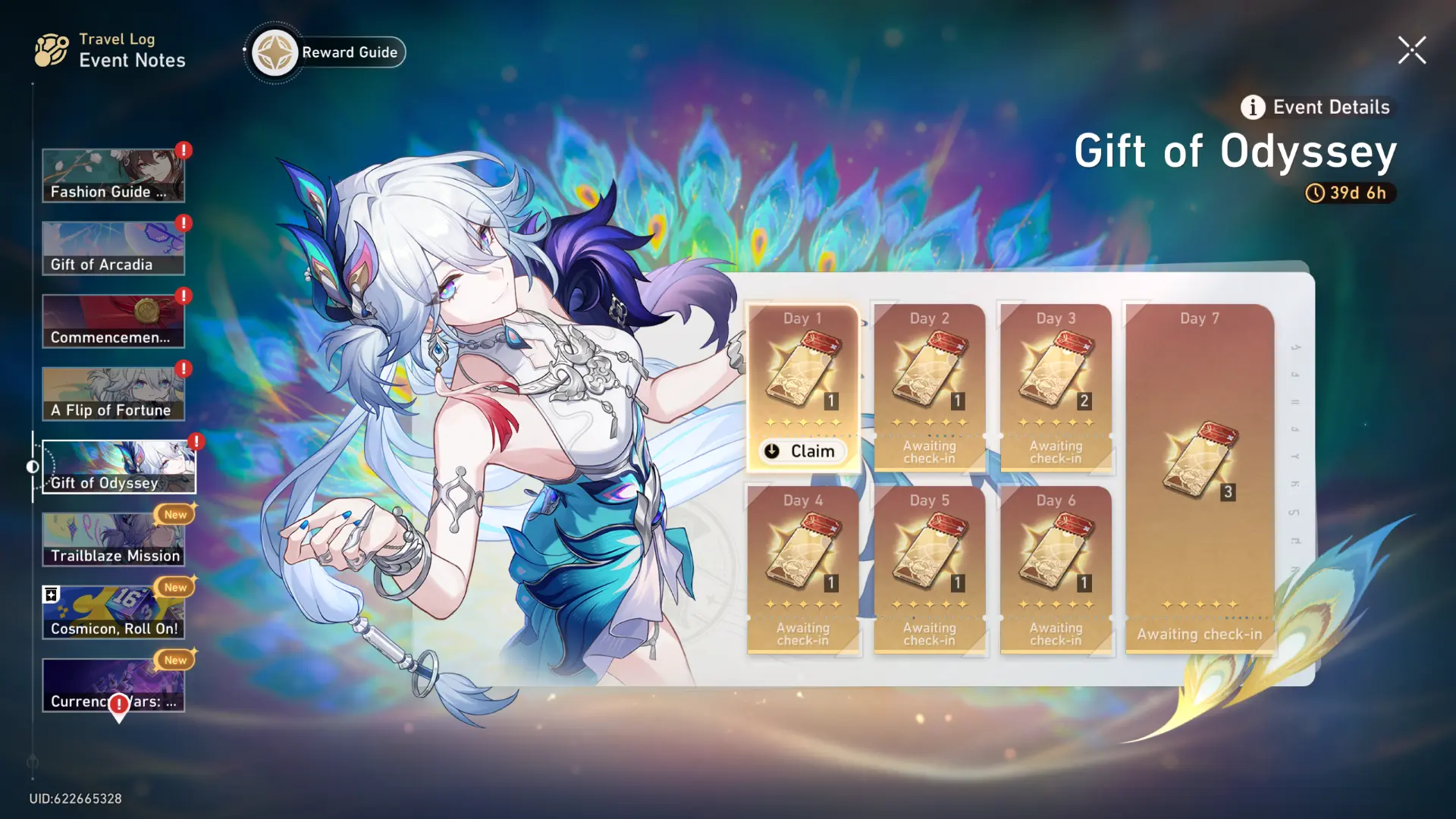This screenshot has width=1456, height=819.
Task: Click the special ticket icon on Cosmicon, Roll On! entry
Action: pyautogui.click(x=52, y=593)
